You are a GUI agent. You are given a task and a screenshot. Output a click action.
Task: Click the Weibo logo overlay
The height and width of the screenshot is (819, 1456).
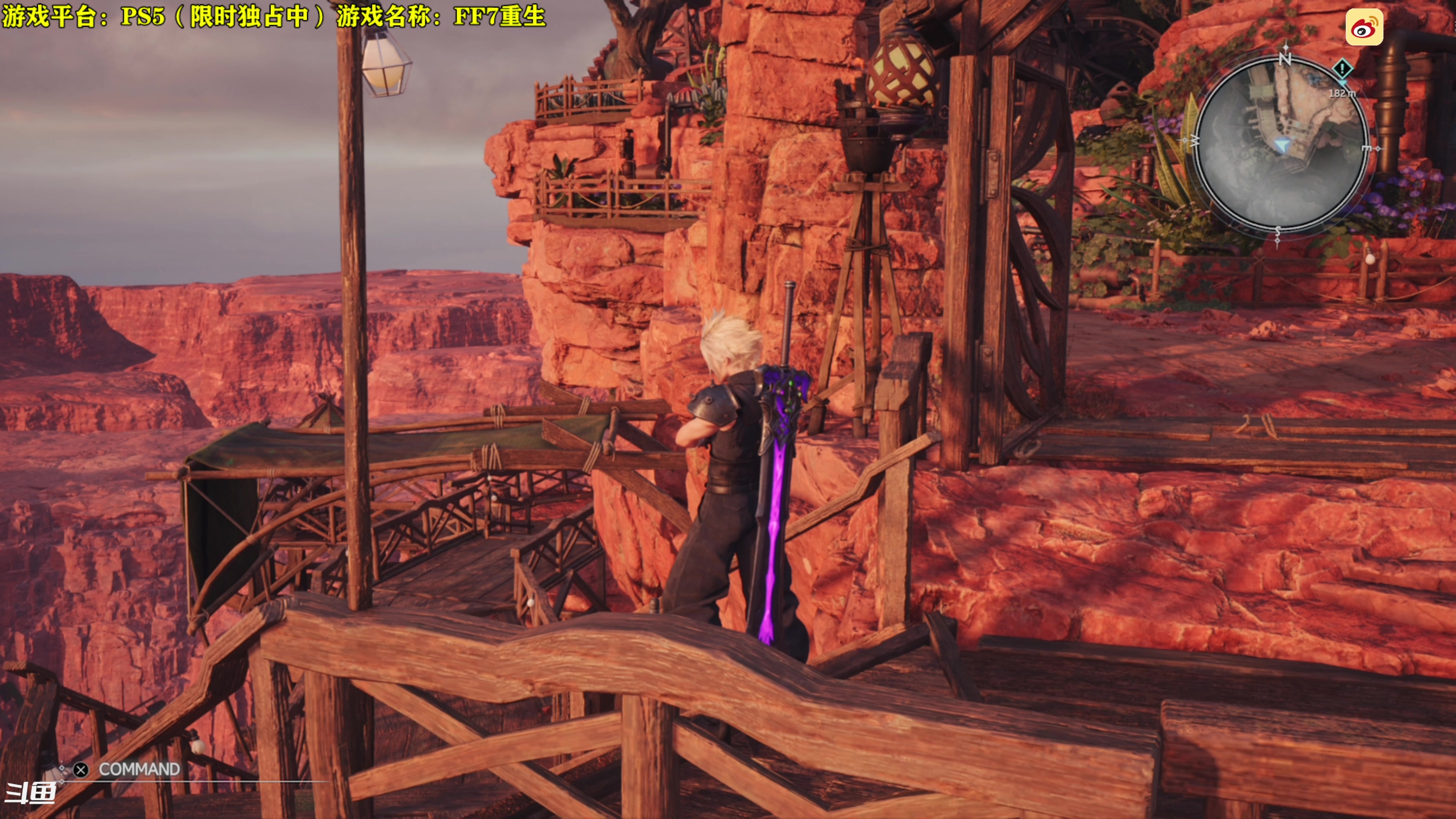click(x=1364, y=27)
